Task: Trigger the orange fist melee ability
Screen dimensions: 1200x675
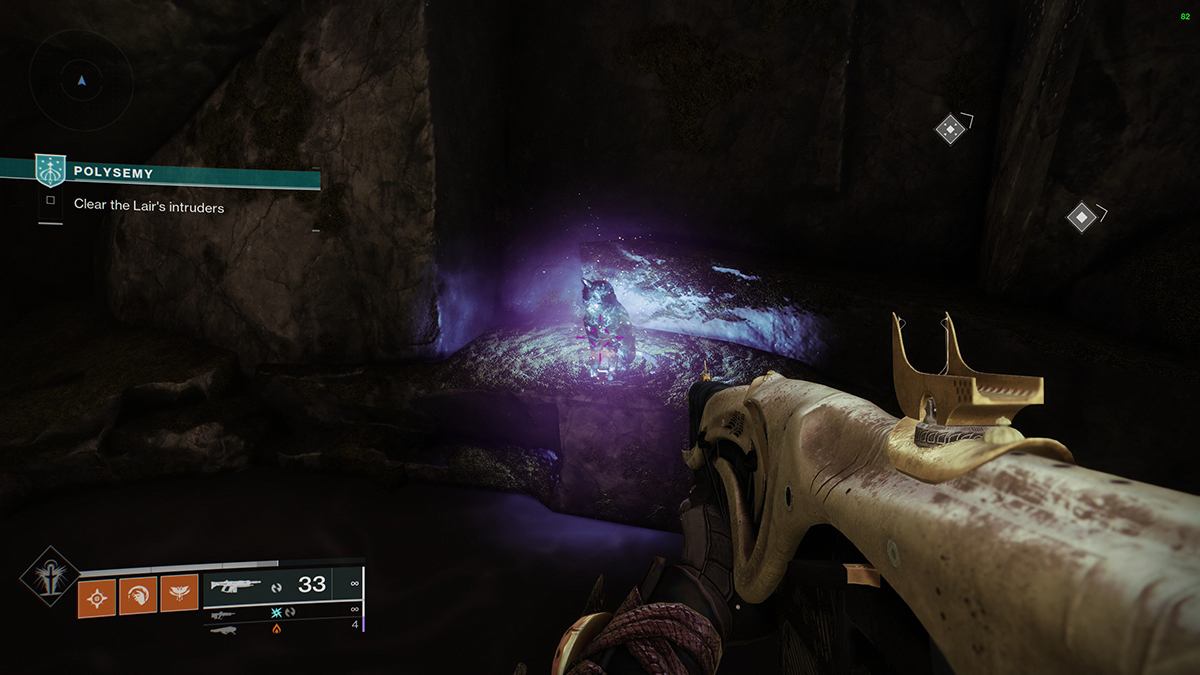Action: pos(138,597)
